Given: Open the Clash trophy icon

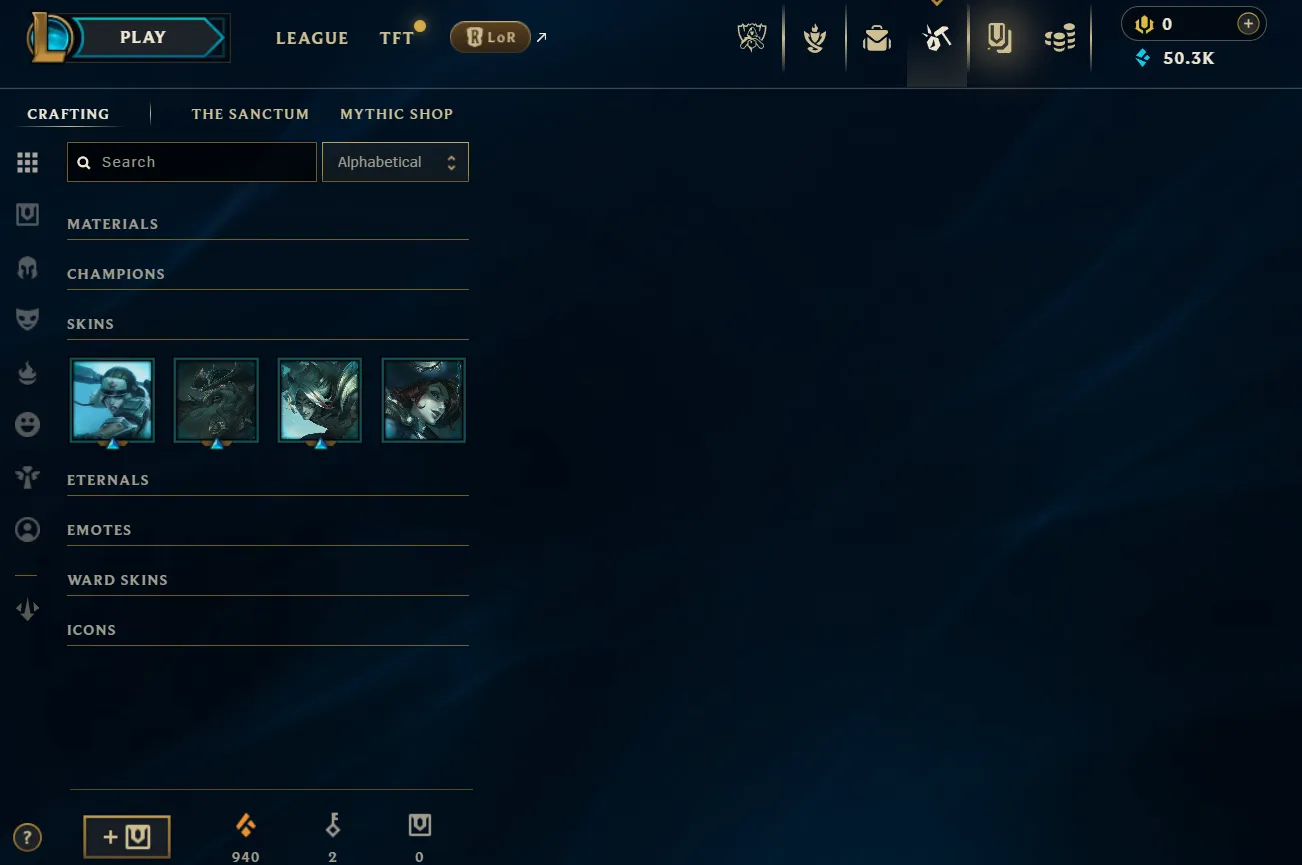Looking at the screenshot, I should tap(815, 38).
